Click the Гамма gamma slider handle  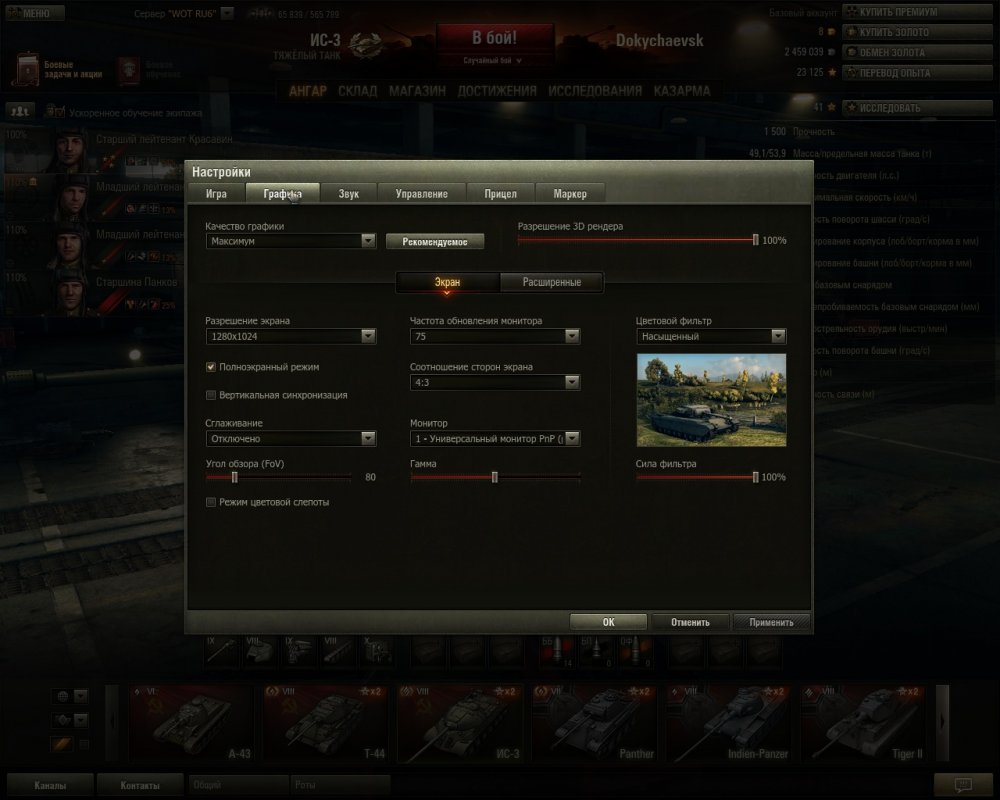(x=495, y=477)
